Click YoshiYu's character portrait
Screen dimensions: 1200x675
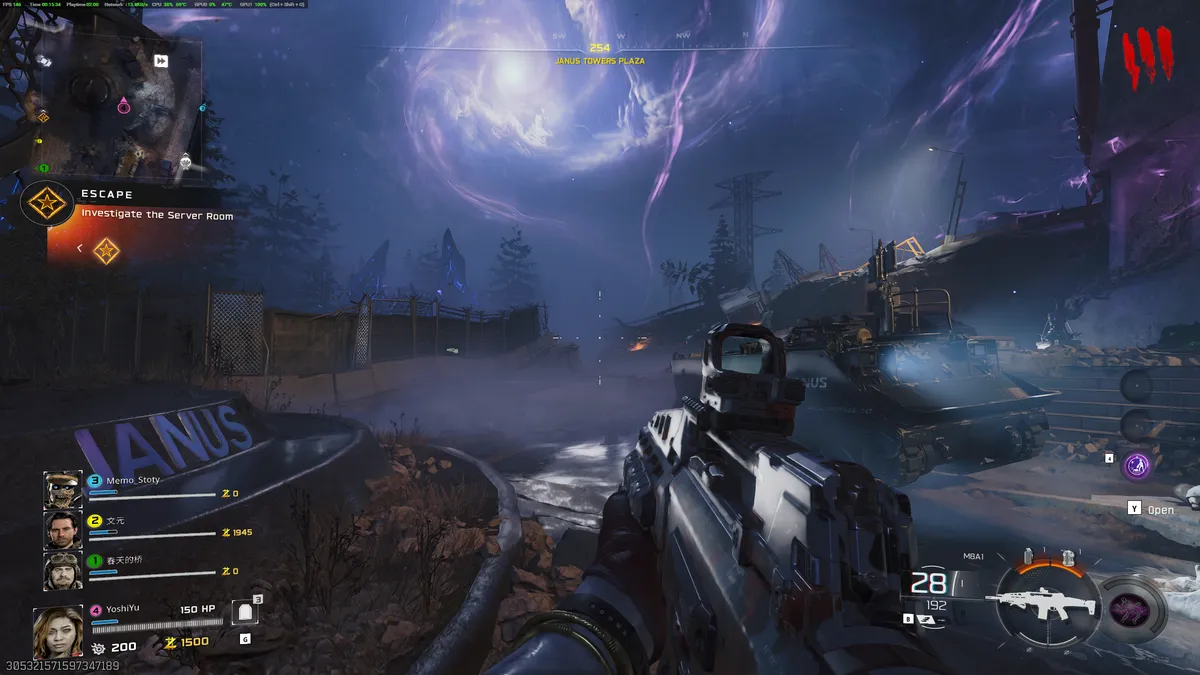[x=56, y=632]
